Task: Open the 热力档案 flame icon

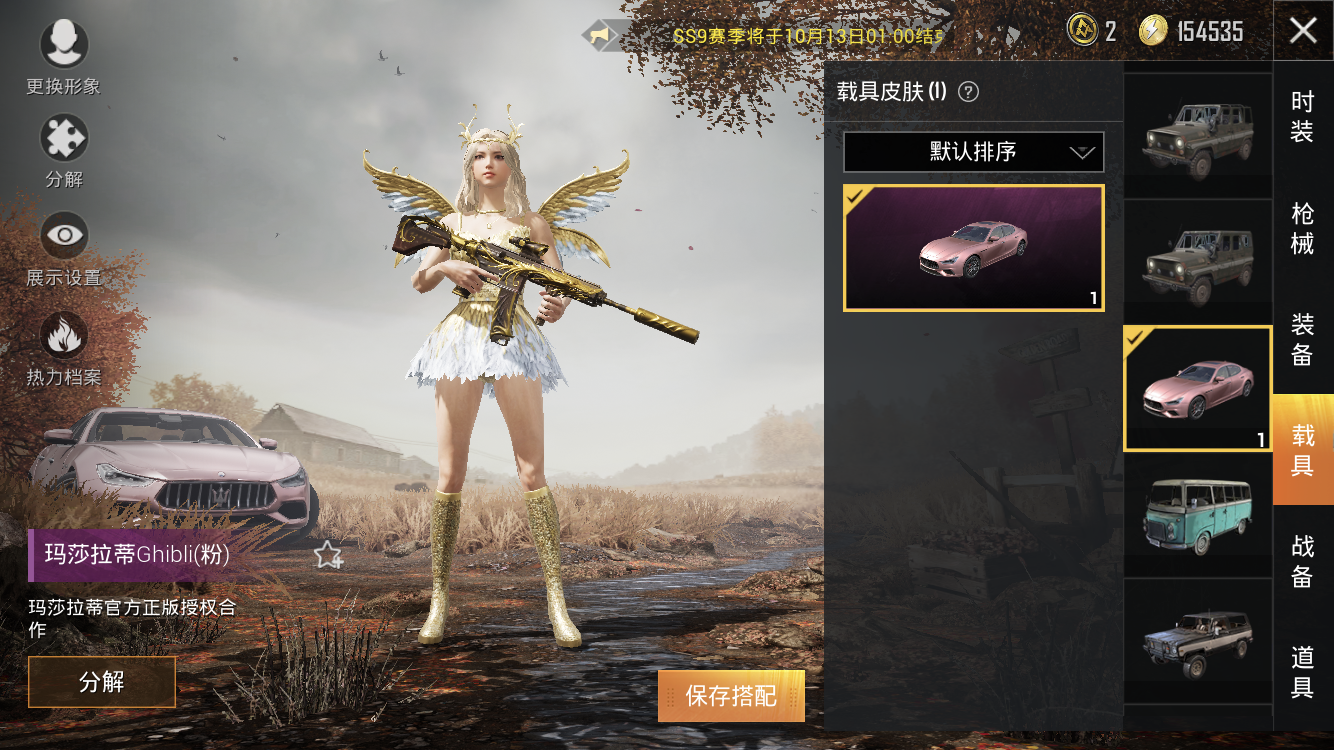Action: [x=63, y=333]
